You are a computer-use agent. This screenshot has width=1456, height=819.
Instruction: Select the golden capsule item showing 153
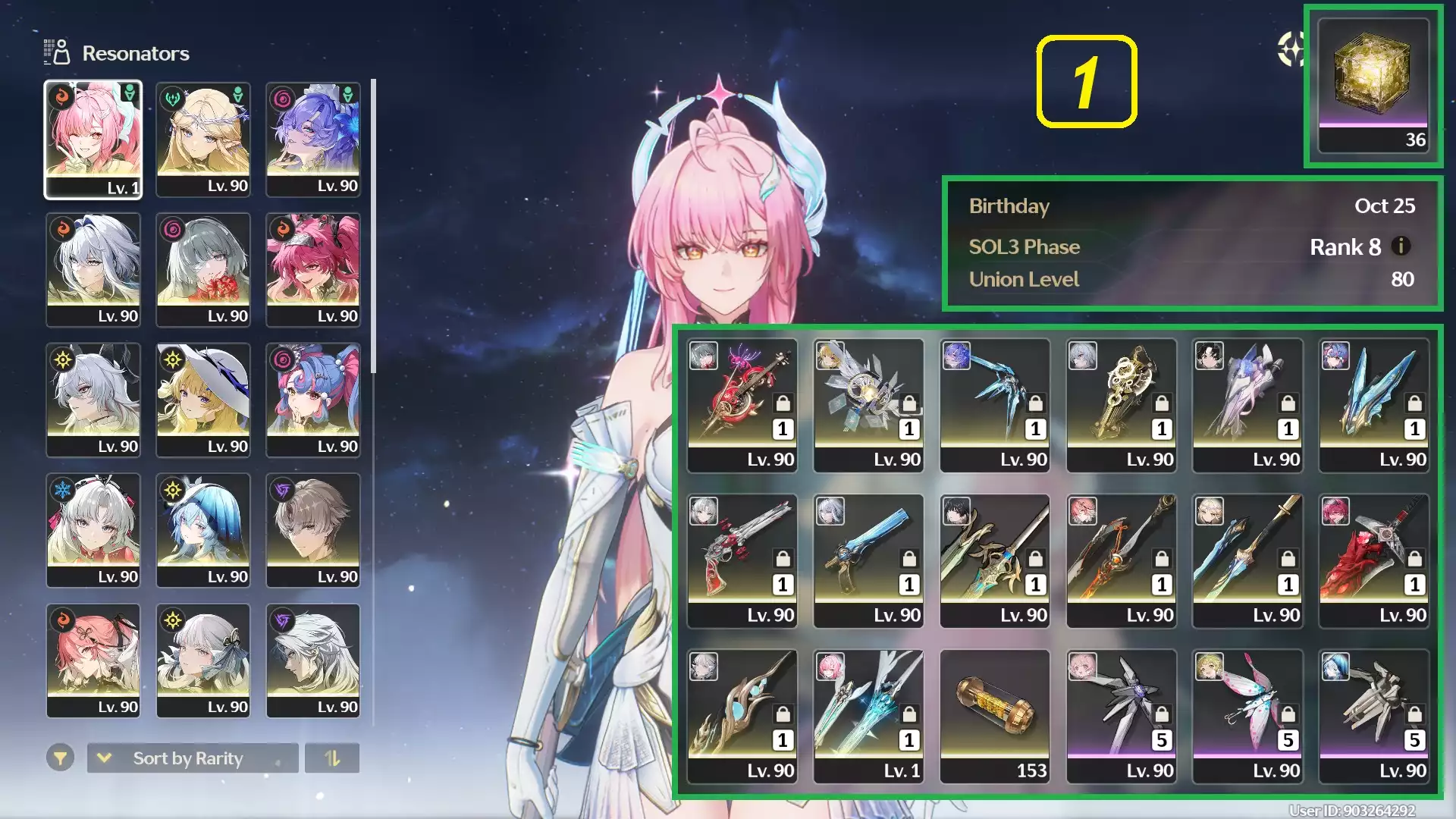(994, 715)
